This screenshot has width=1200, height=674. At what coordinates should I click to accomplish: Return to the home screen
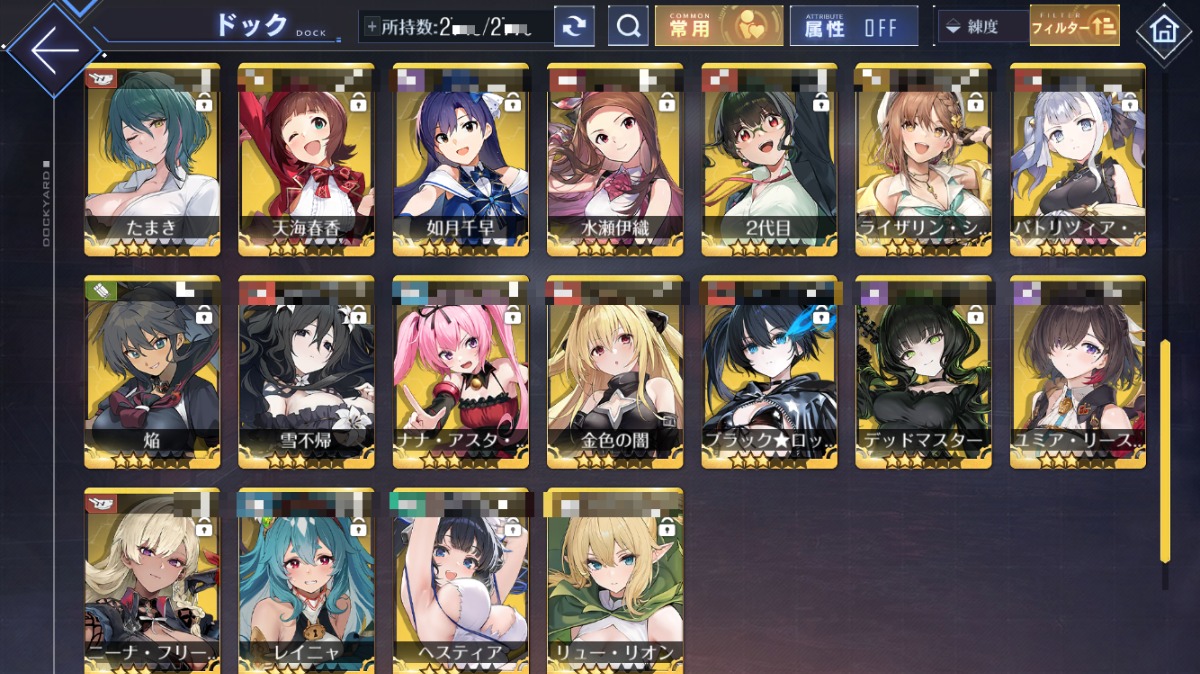pos(1164,29)
